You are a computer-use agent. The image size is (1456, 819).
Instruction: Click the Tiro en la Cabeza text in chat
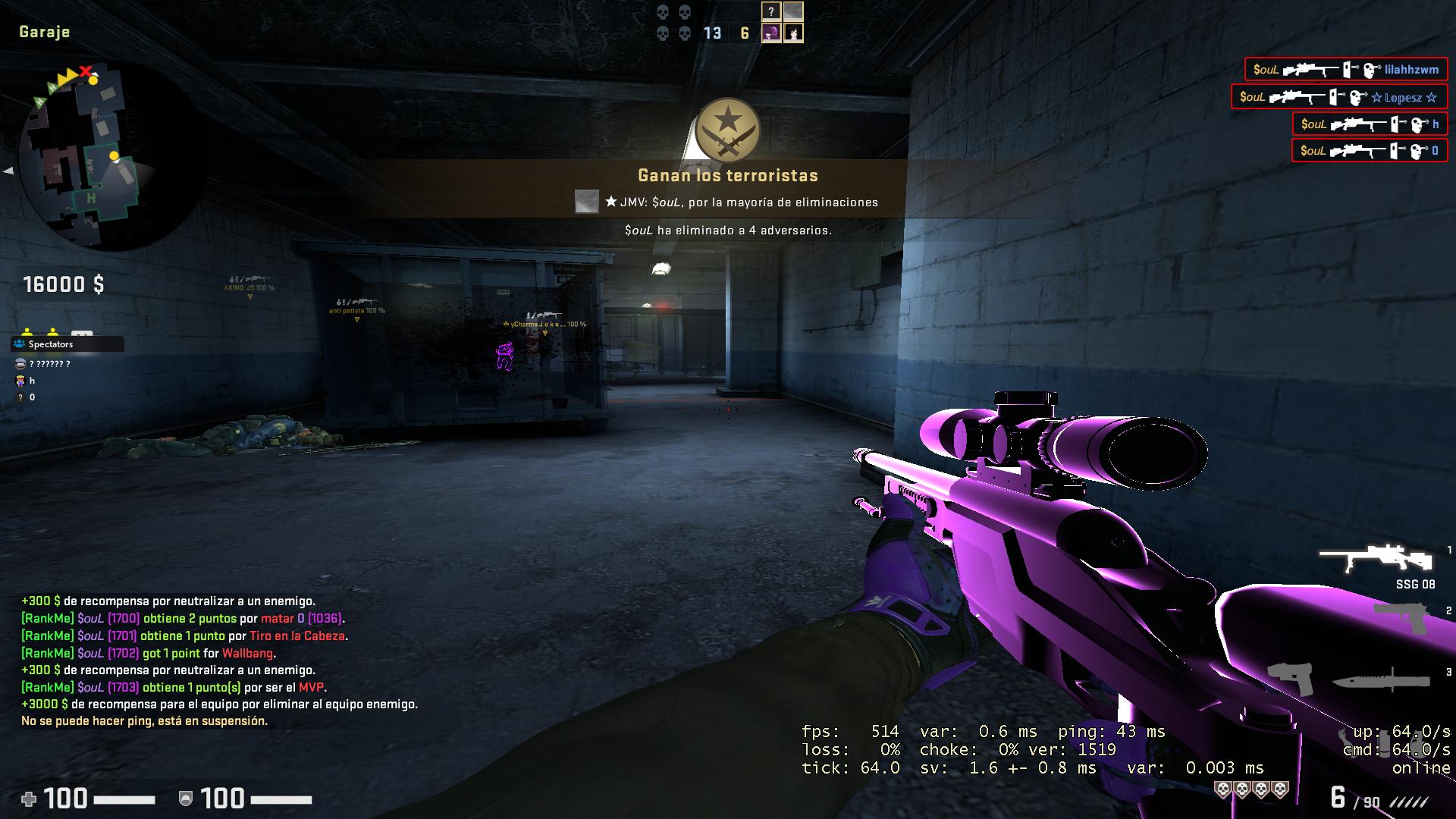[x=300, y=635]
